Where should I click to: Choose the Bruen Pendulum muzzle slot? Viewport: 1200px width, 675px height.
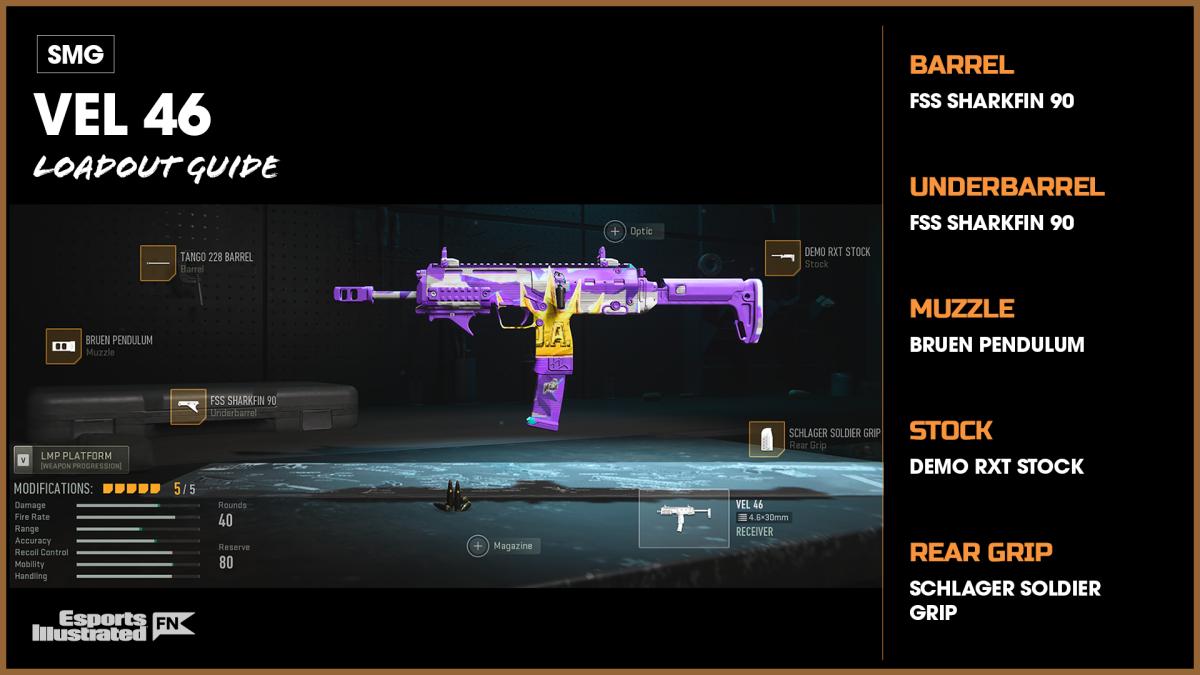[64, 346]
